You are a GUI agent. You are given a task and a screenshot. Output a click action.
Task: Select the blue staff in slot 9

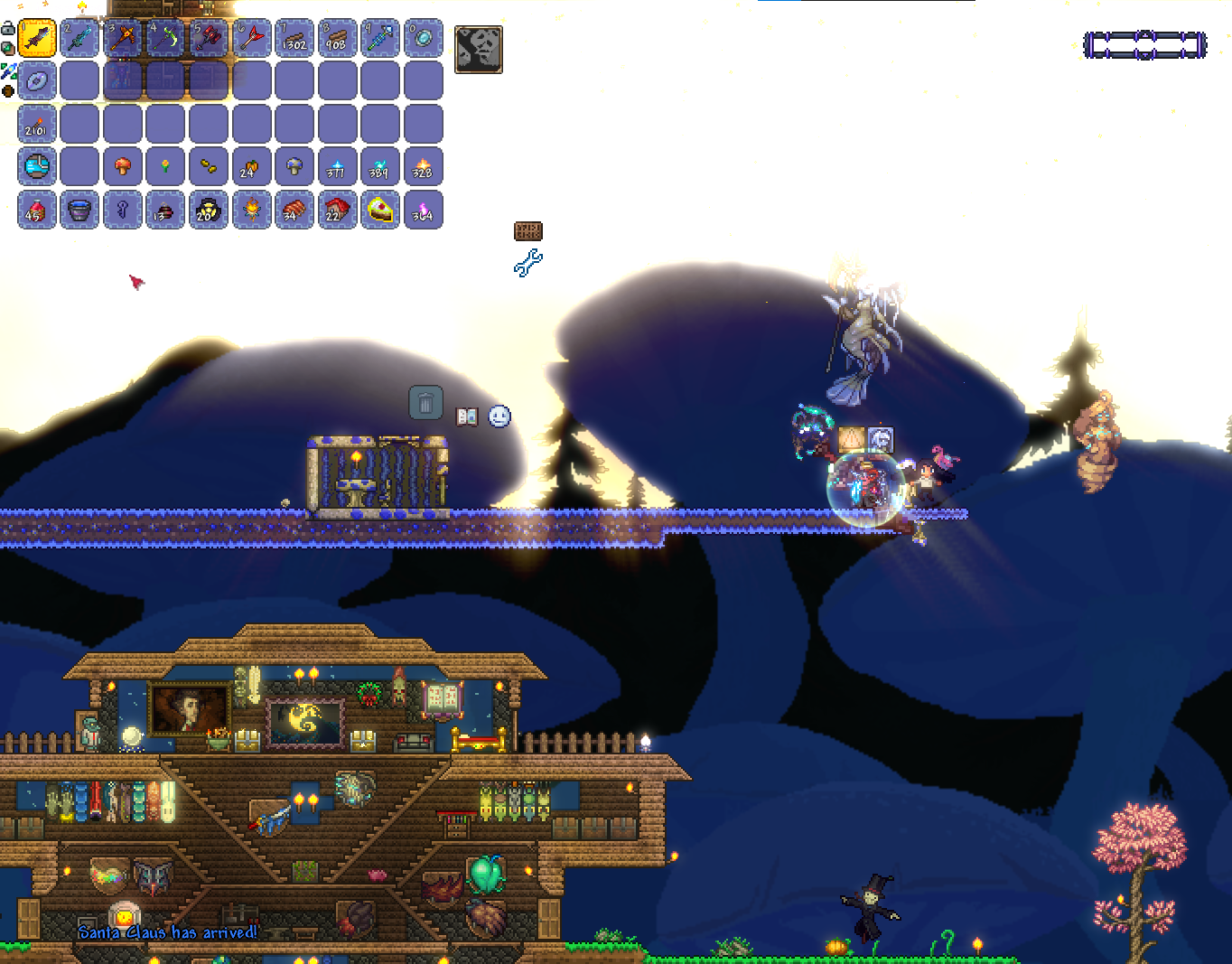pyautogui.click(x=380, y=39)
